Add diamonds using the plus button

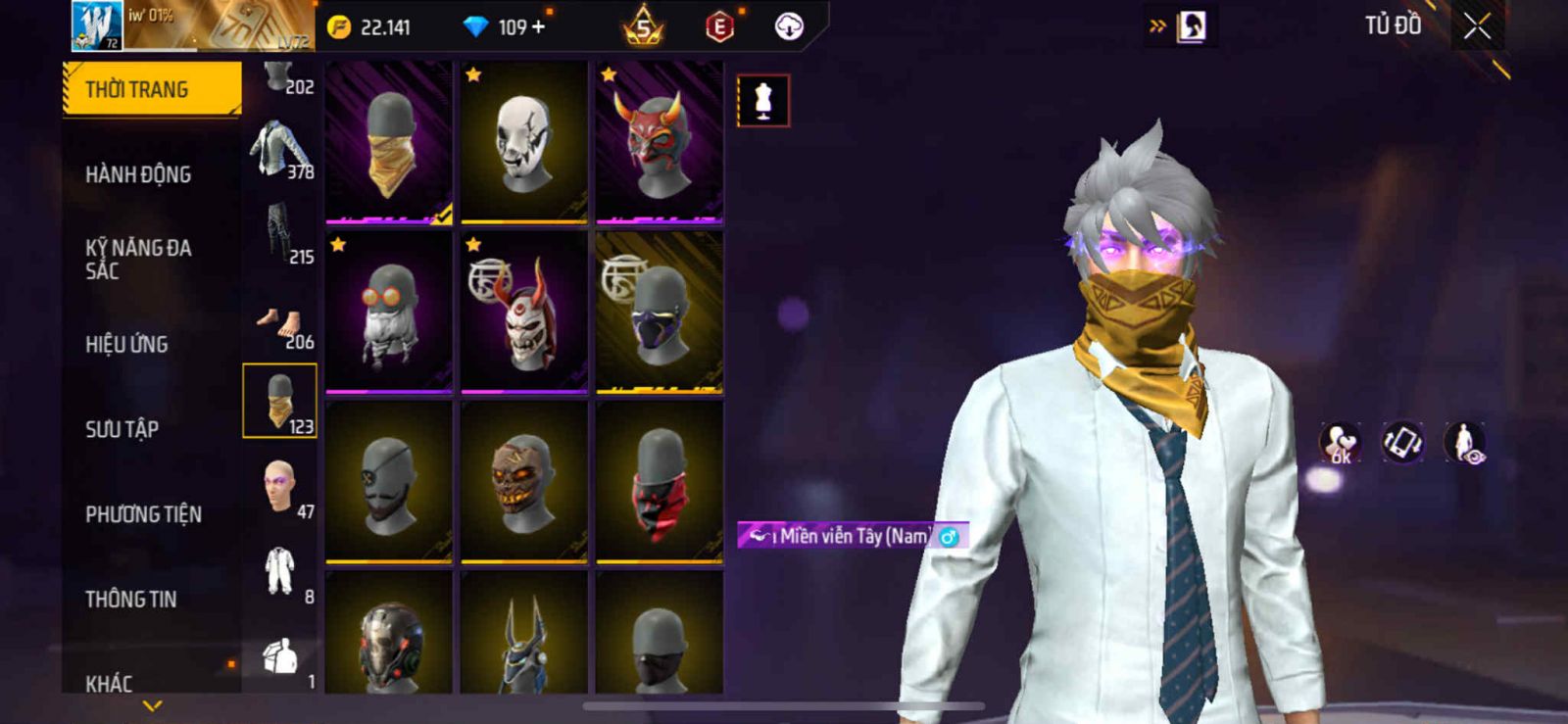click(x=538, y=26)
